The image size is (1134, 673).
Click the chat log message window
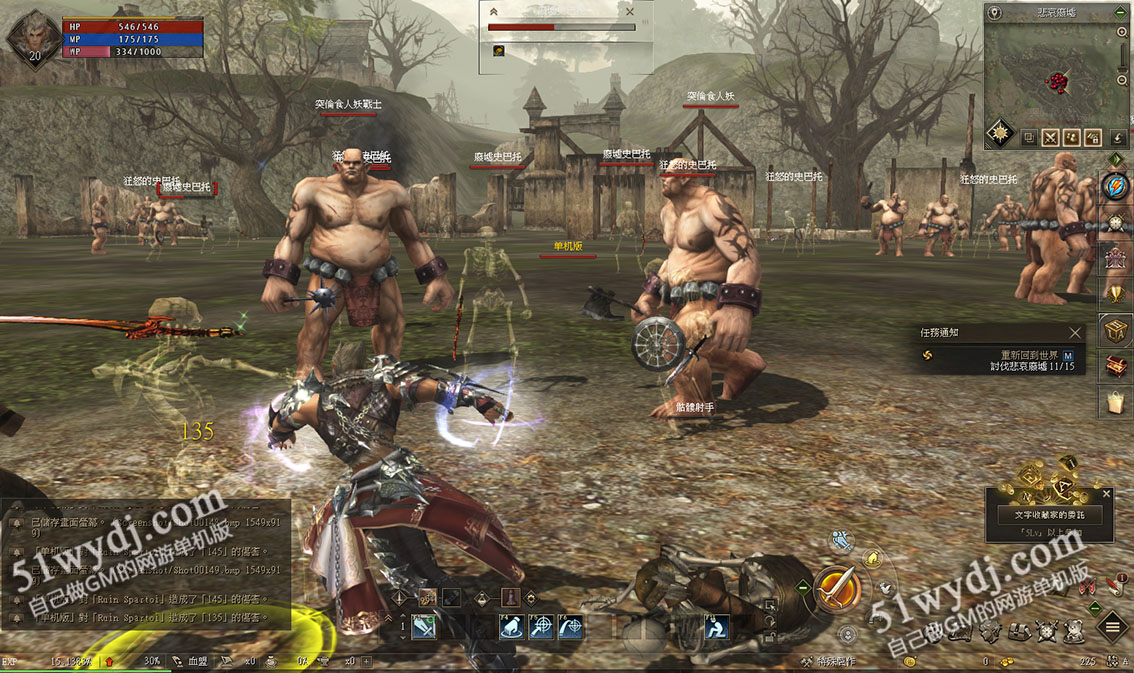coord(145,565)
